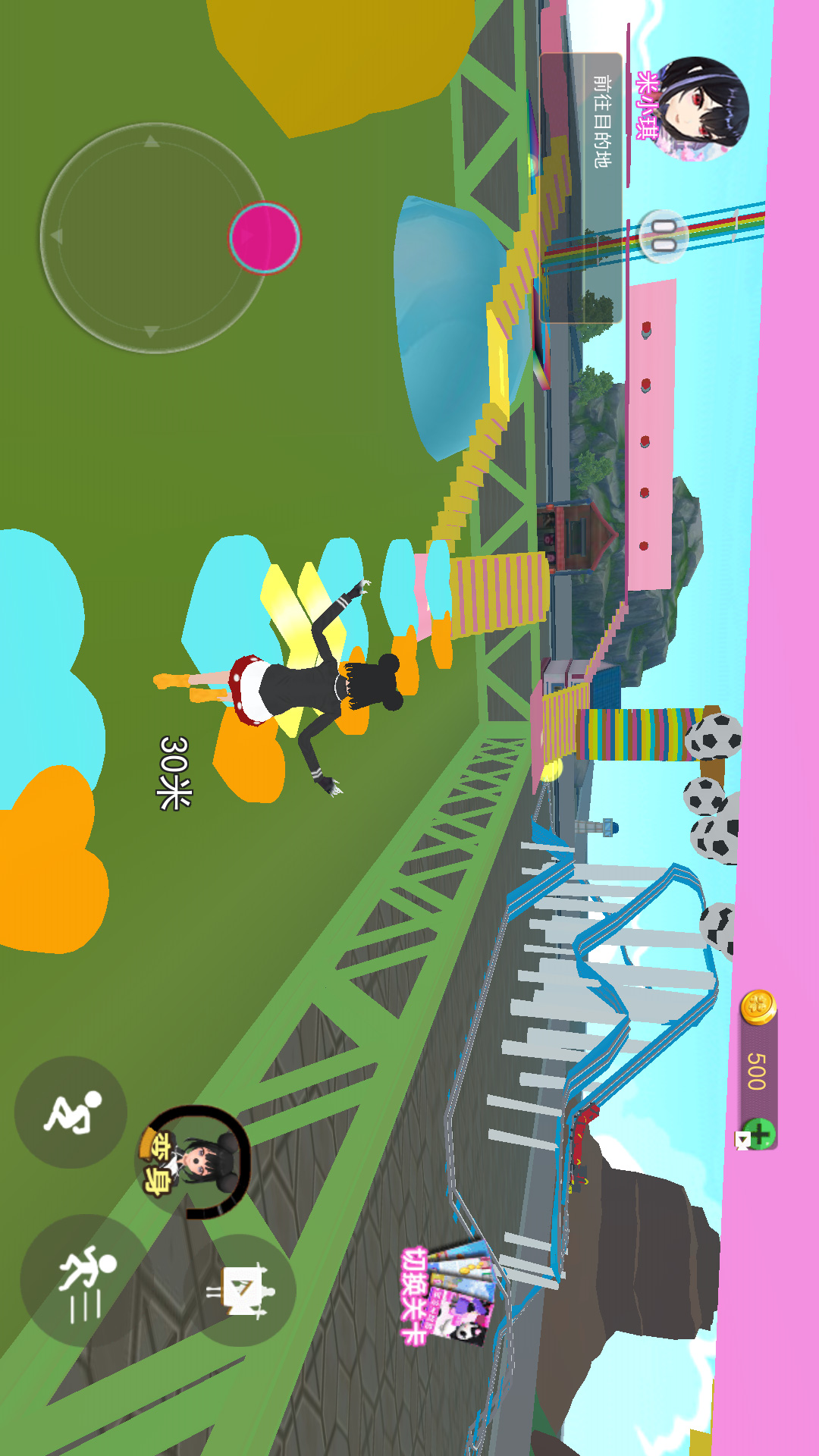The height and width of the screenshot is (1456, 819).
Task: Tap the camera photo button
Action: click(241, 1290)
